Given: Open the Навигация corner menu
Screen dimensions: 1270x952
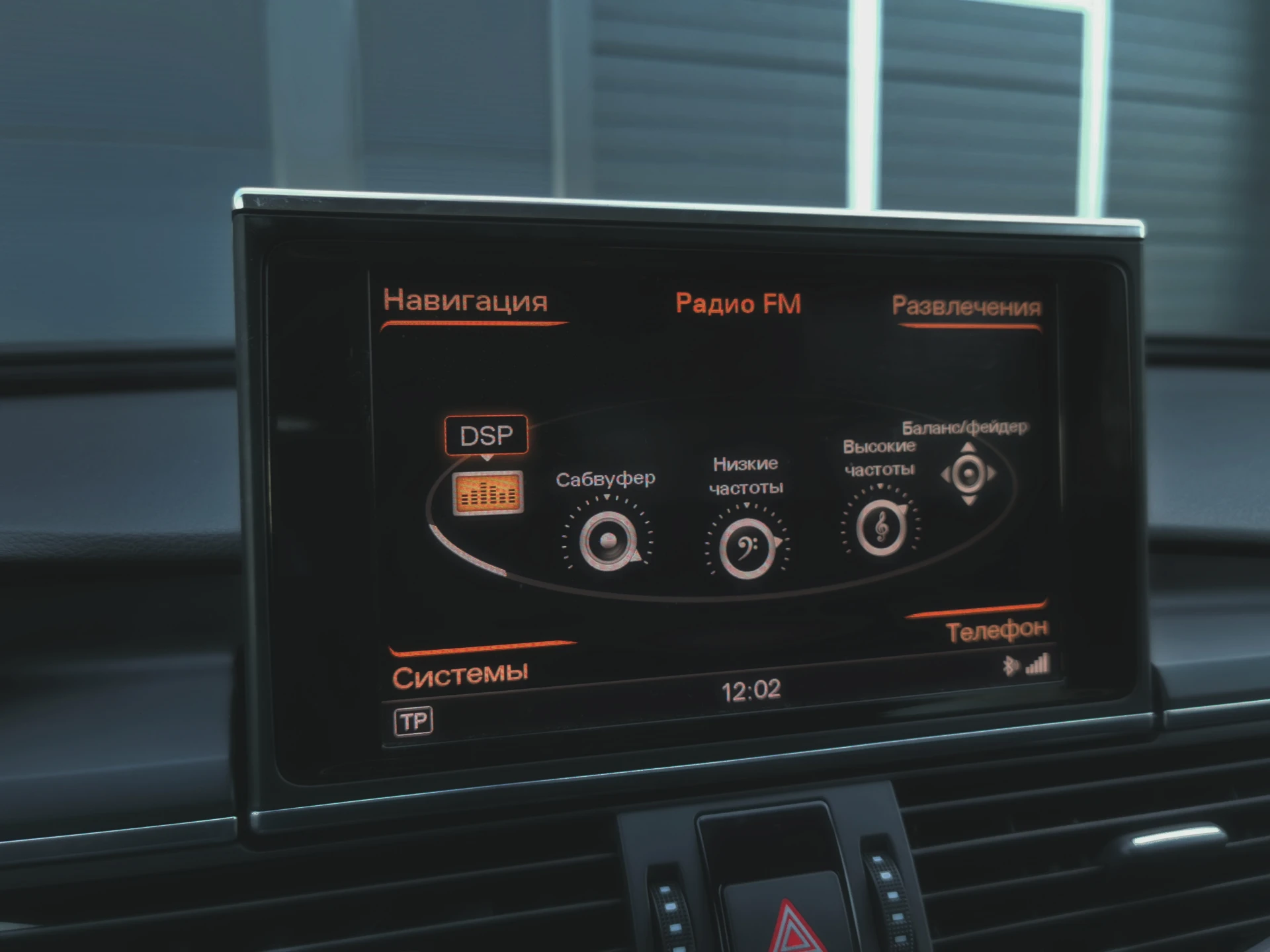Looking at the screenshot, I should (466, 301).
